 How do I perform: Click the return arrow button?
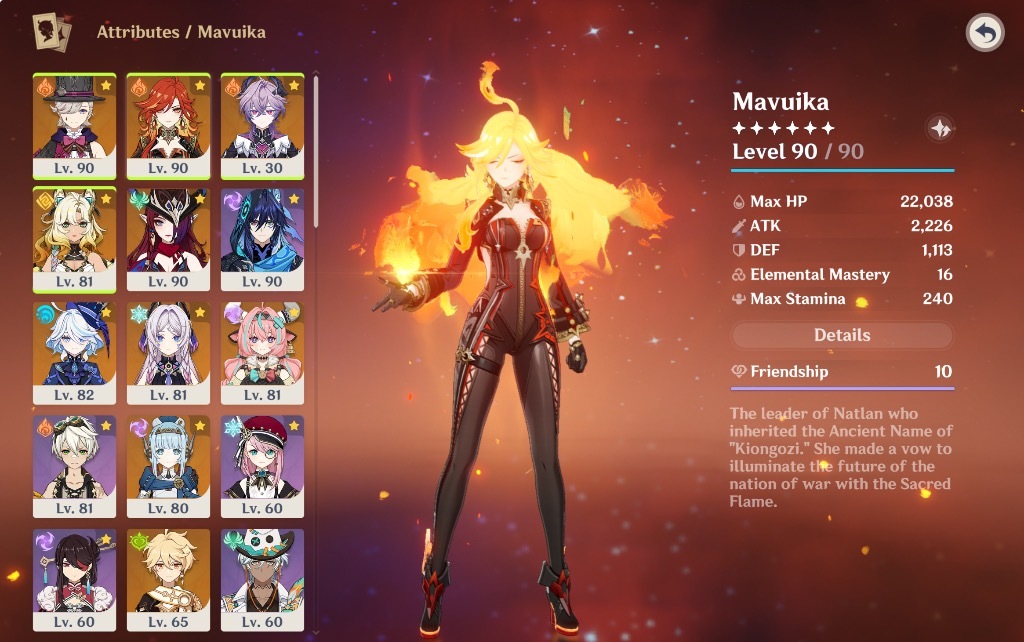pyautogui.click(x=985, y=33)
